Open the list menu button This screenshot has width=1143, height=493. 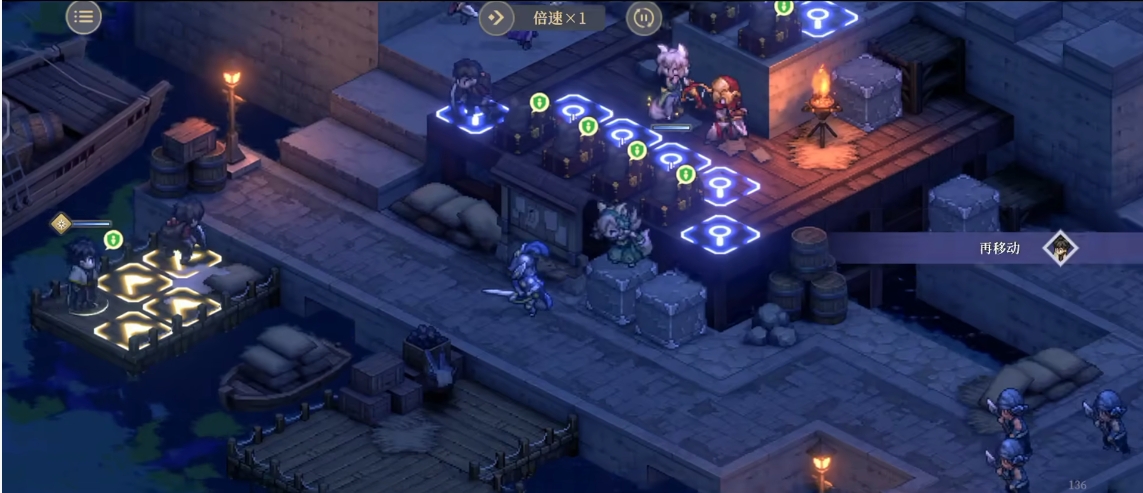[84, 16]
